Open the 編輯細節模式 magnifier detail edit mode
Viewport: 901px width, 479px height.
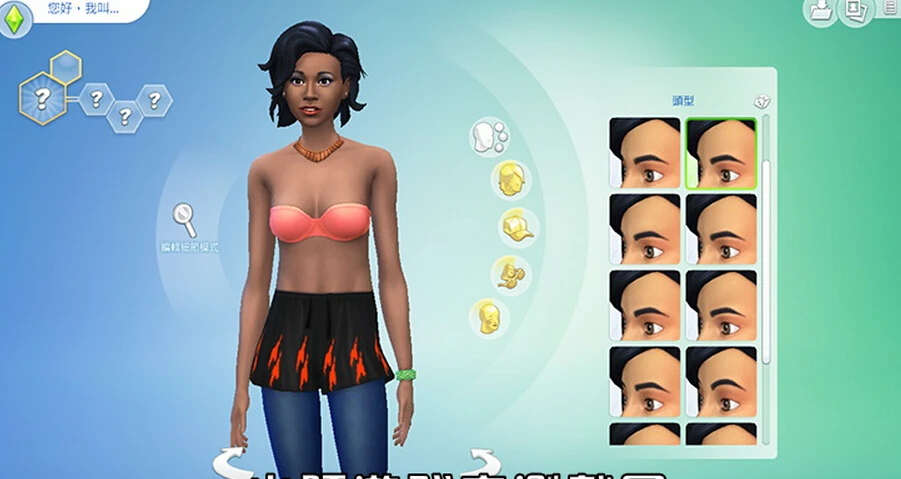(185, 216)
